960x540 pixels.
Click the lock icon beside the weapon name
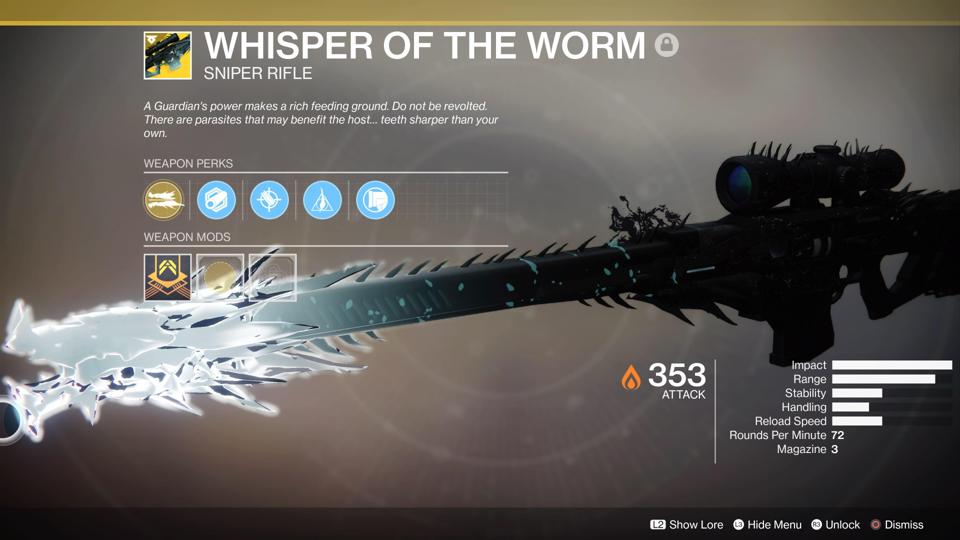666,45
